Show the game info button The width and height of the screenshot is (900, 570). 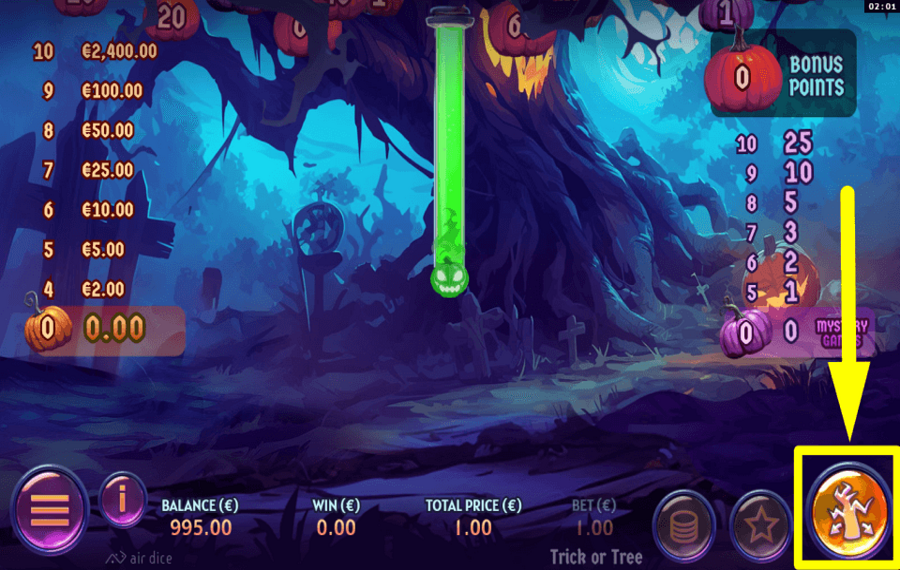pos(124,500)
